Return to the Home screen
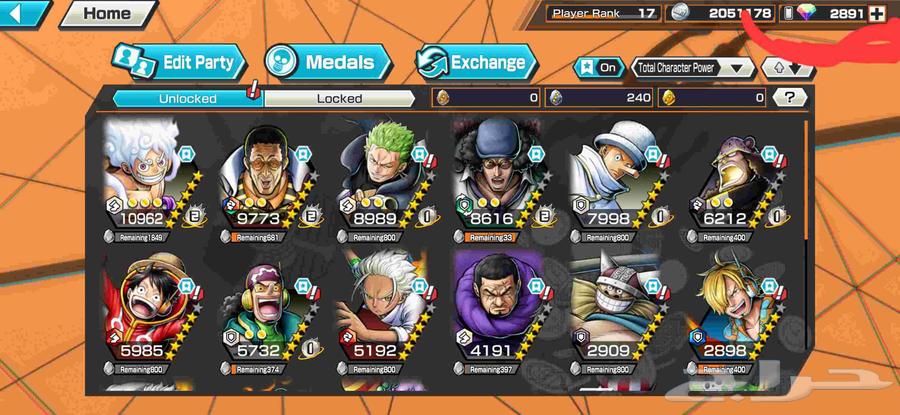900x415 pixels. tap(106, 13)
